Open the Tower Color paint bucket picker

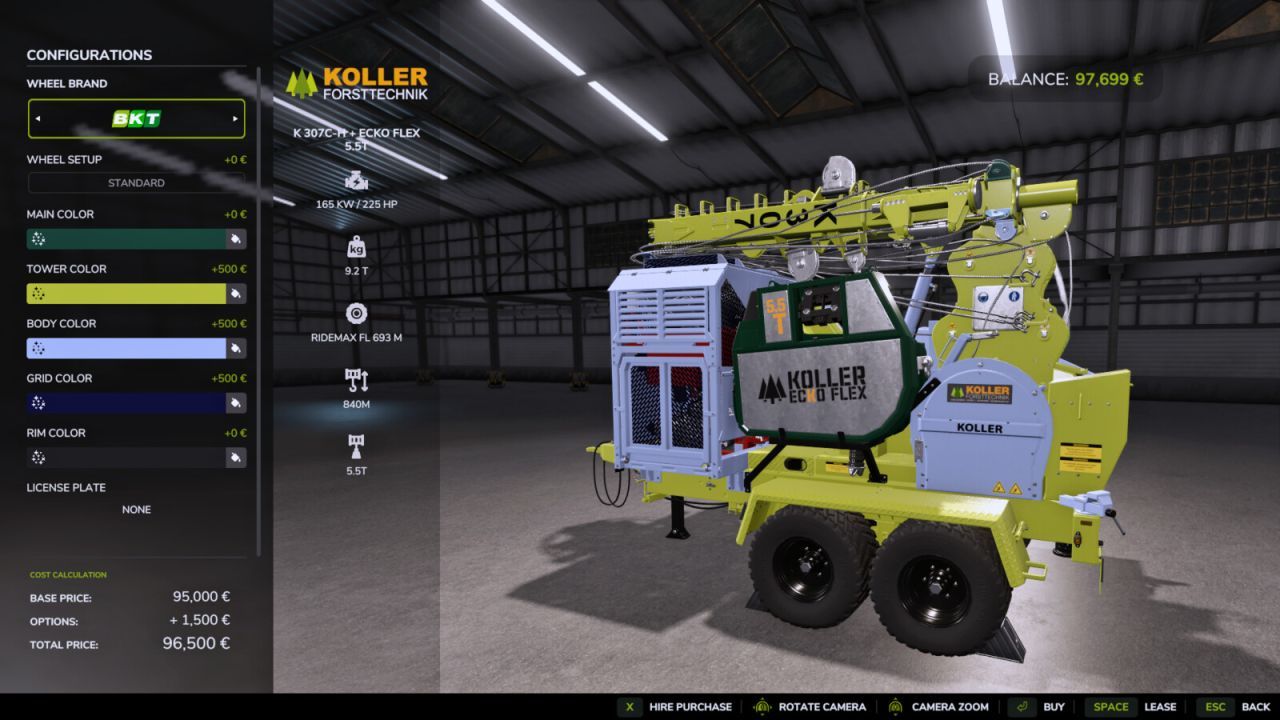[237, 293]
